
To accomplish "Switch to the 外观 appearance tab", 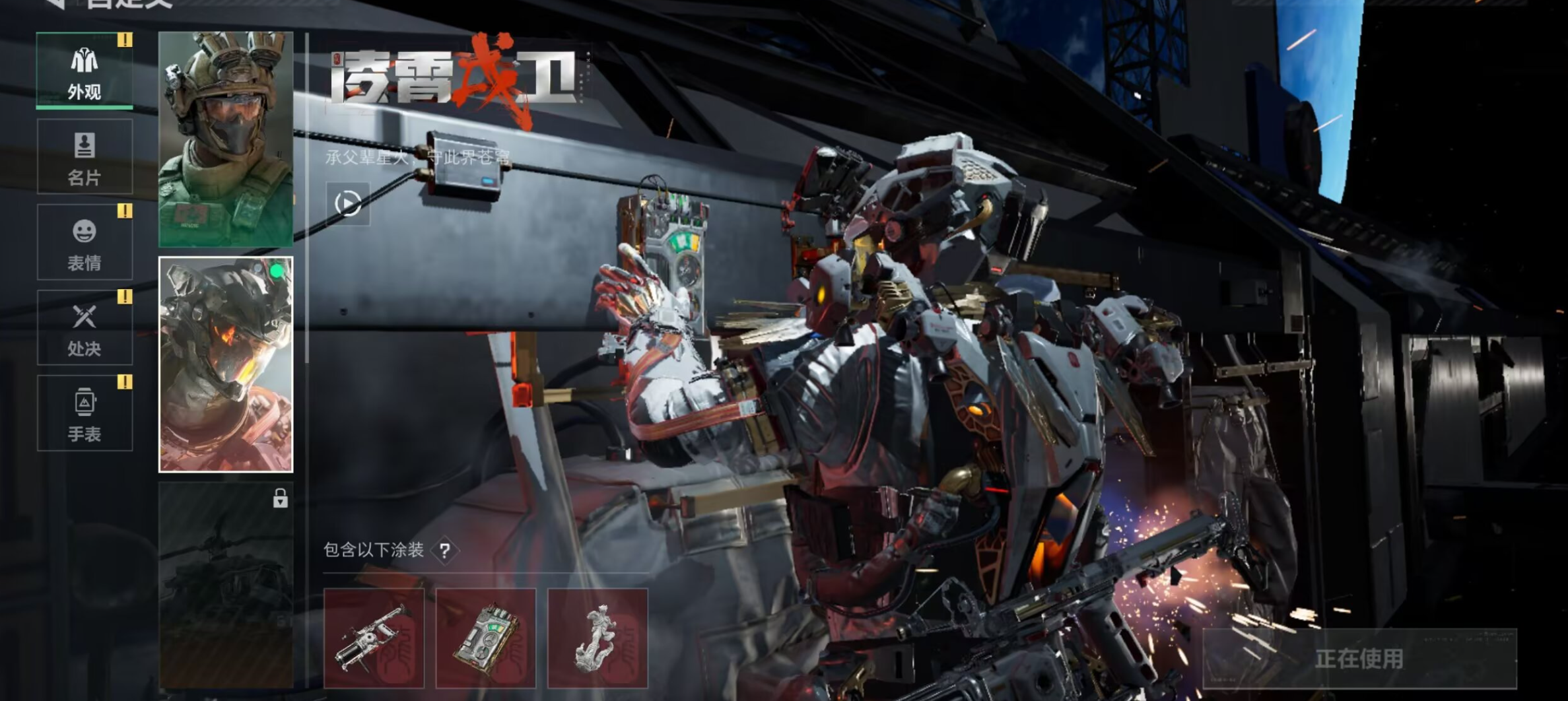I will [x=85, y=71].
